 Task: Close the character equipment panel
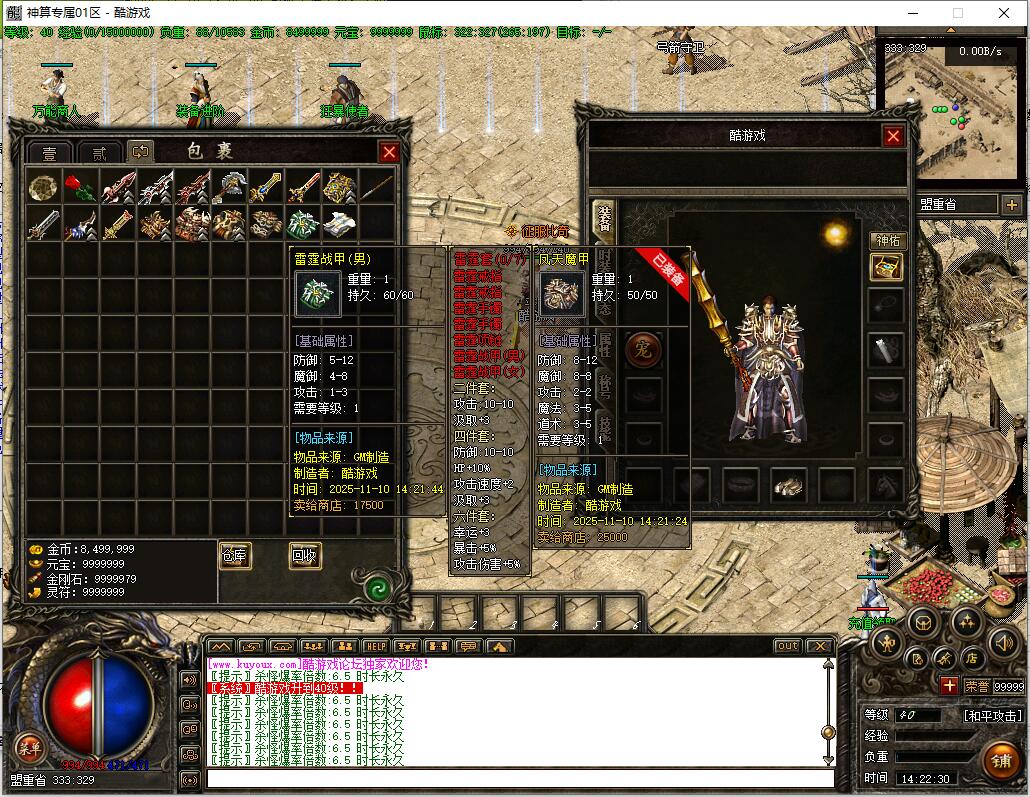pos(893,136)
